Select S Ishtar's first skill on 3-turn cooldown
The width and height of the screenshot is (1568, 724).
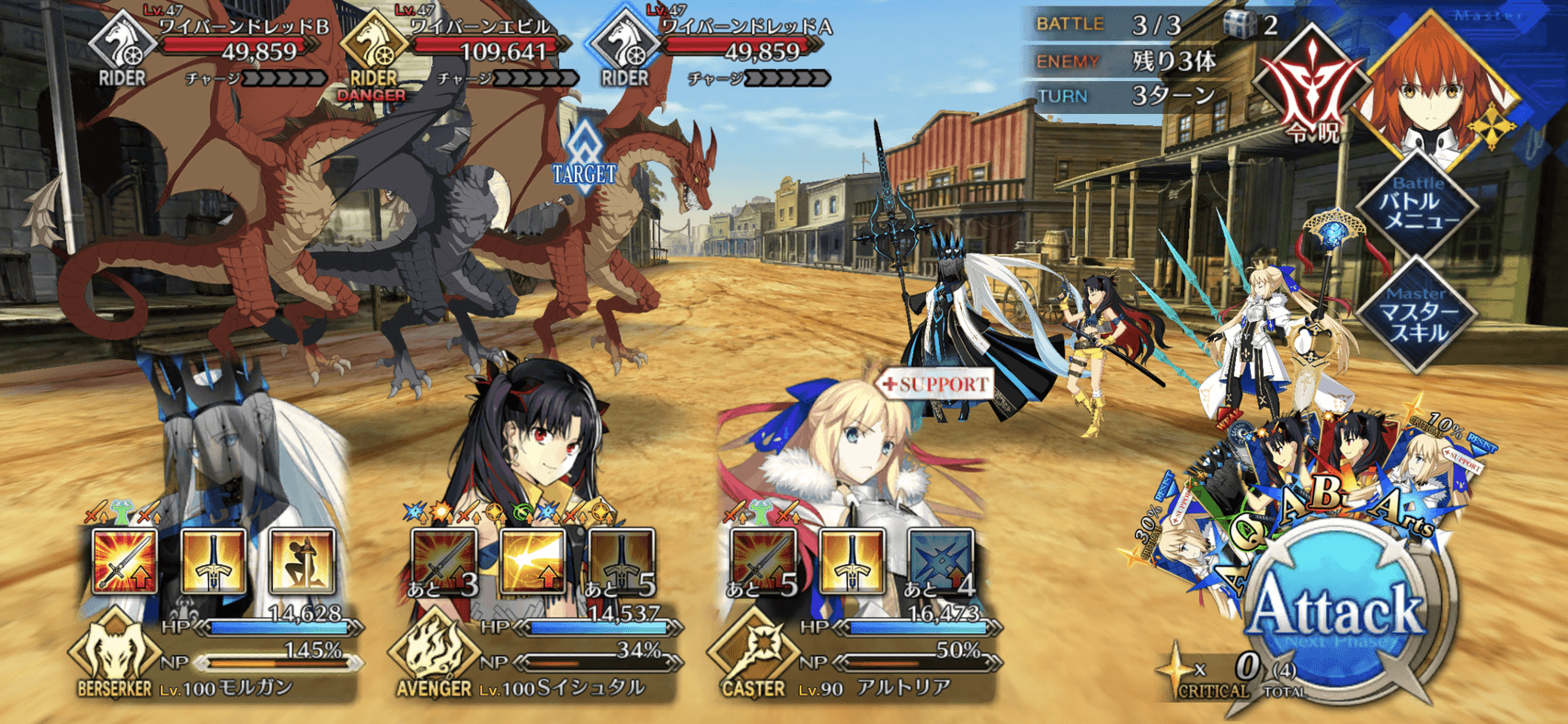(x=444, y=560)
